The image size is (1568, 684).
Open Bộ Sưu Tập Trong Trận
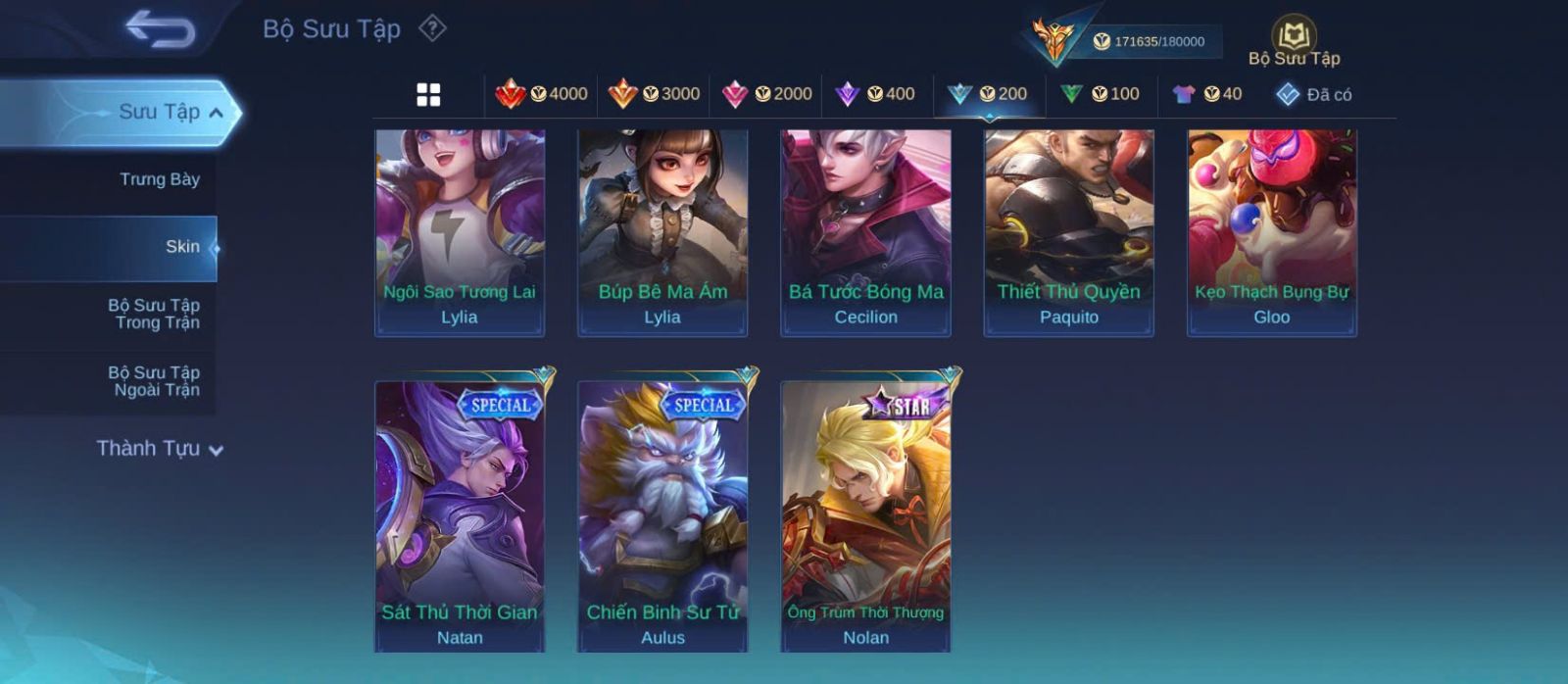[x=155, y=314]
